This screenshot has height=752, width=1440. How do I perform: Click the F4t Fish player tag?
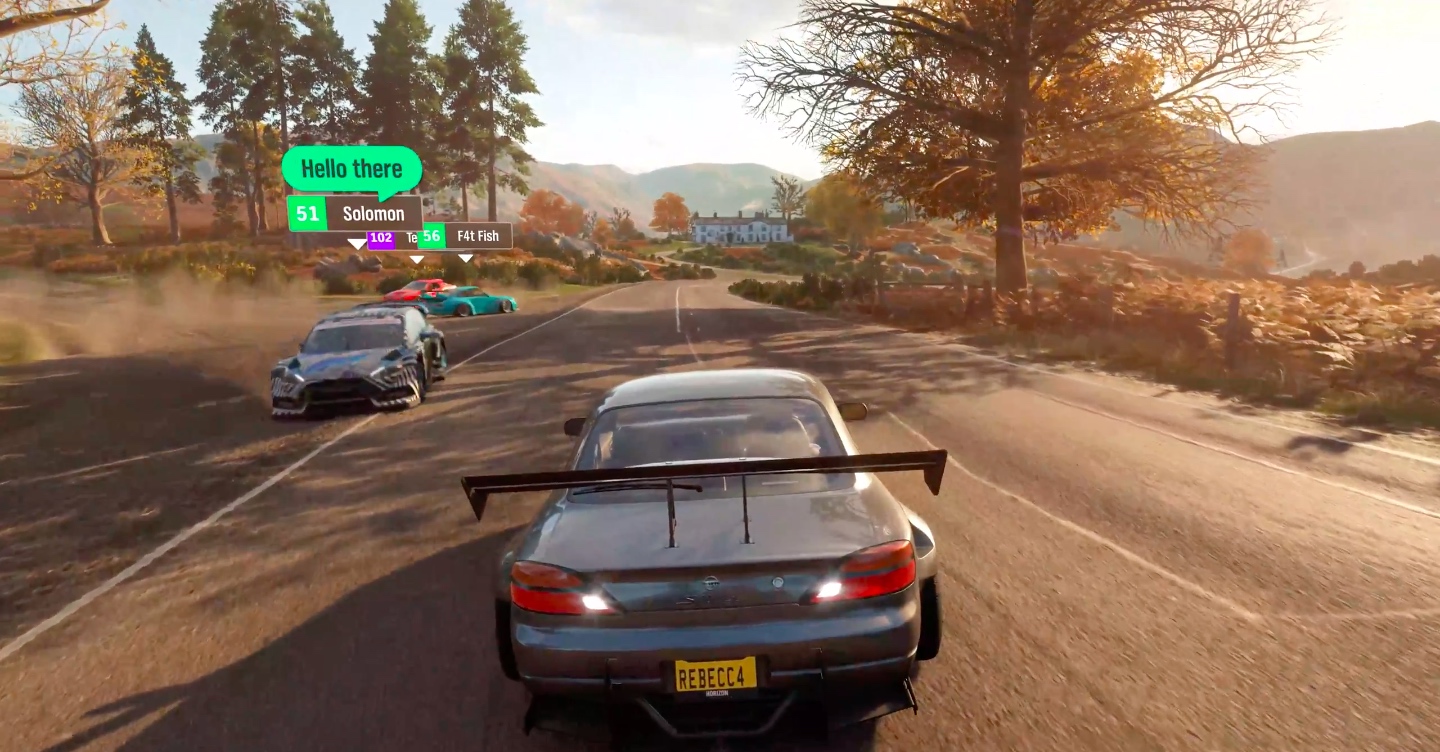coord(466,236)
